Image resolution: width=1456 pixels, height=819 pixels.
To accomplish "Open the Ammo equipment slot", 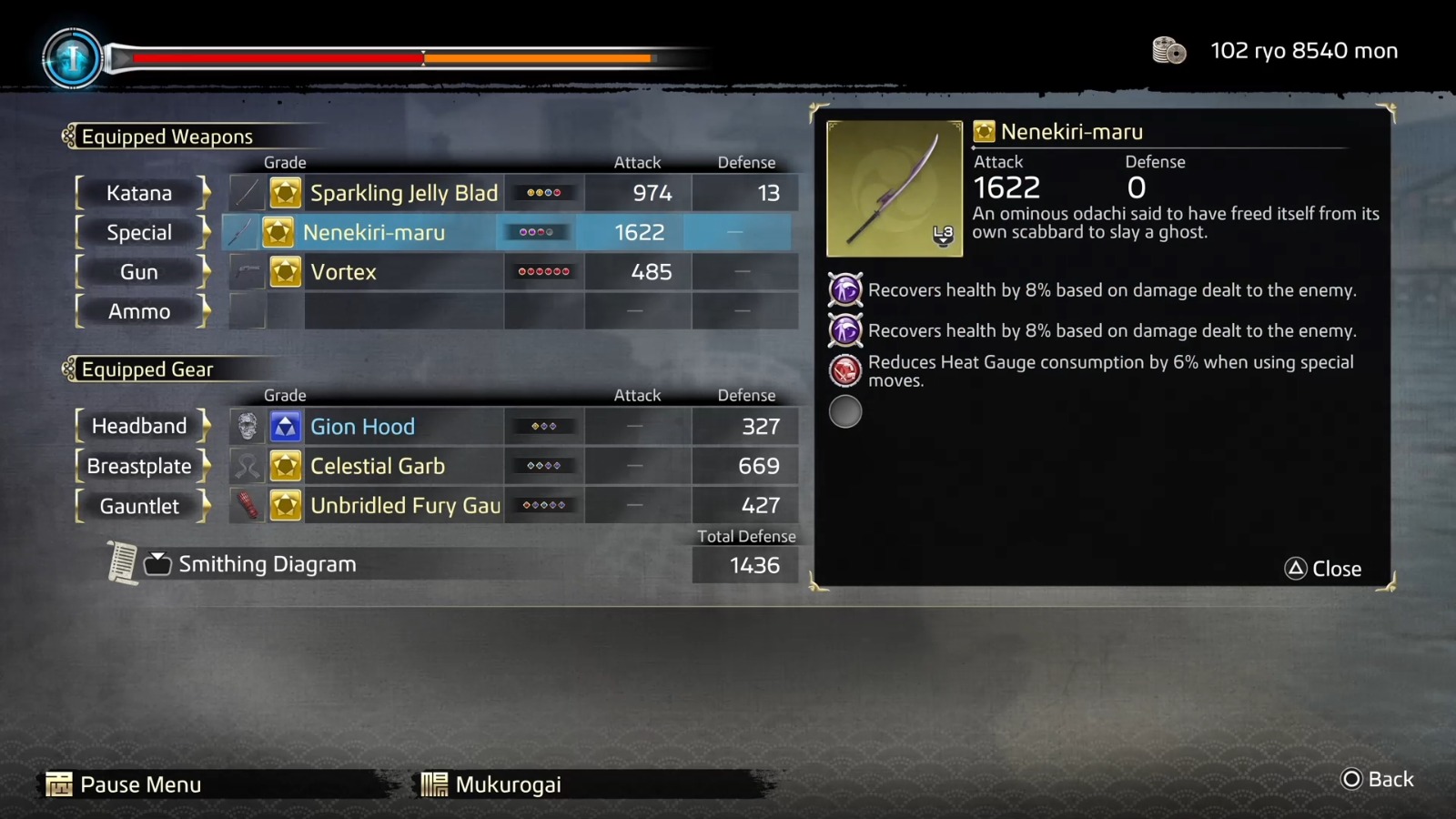I will point(138,311).
